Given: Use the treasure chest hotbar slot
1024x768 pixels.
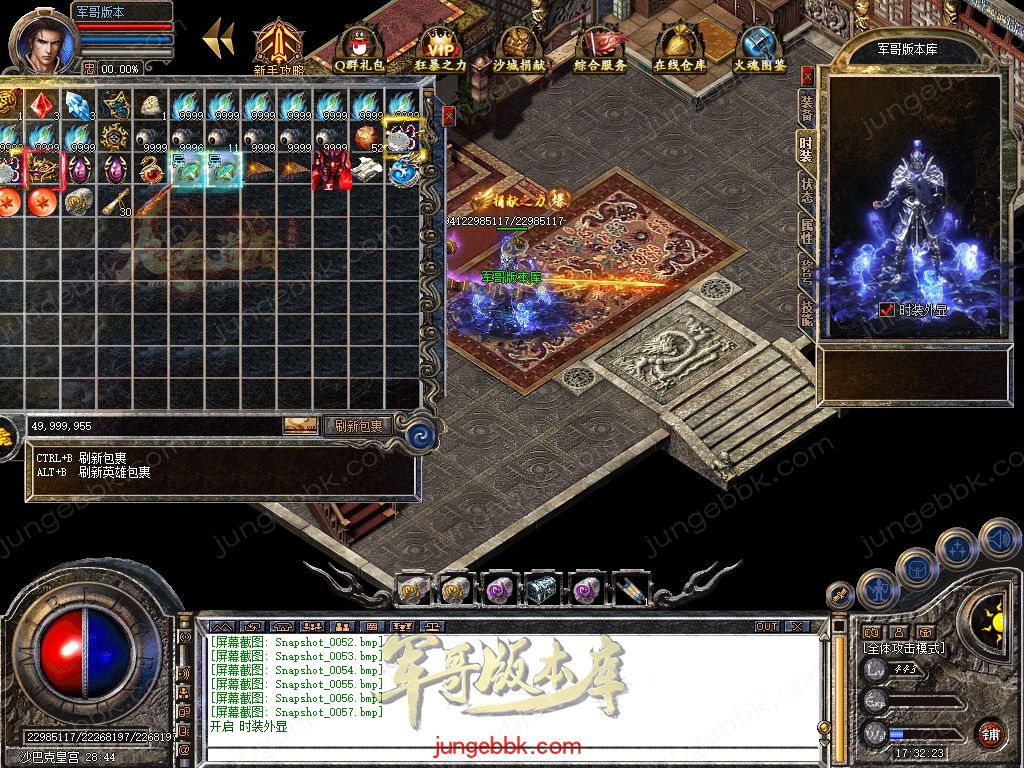Looking at the screenshot, I should coord(541,590).
